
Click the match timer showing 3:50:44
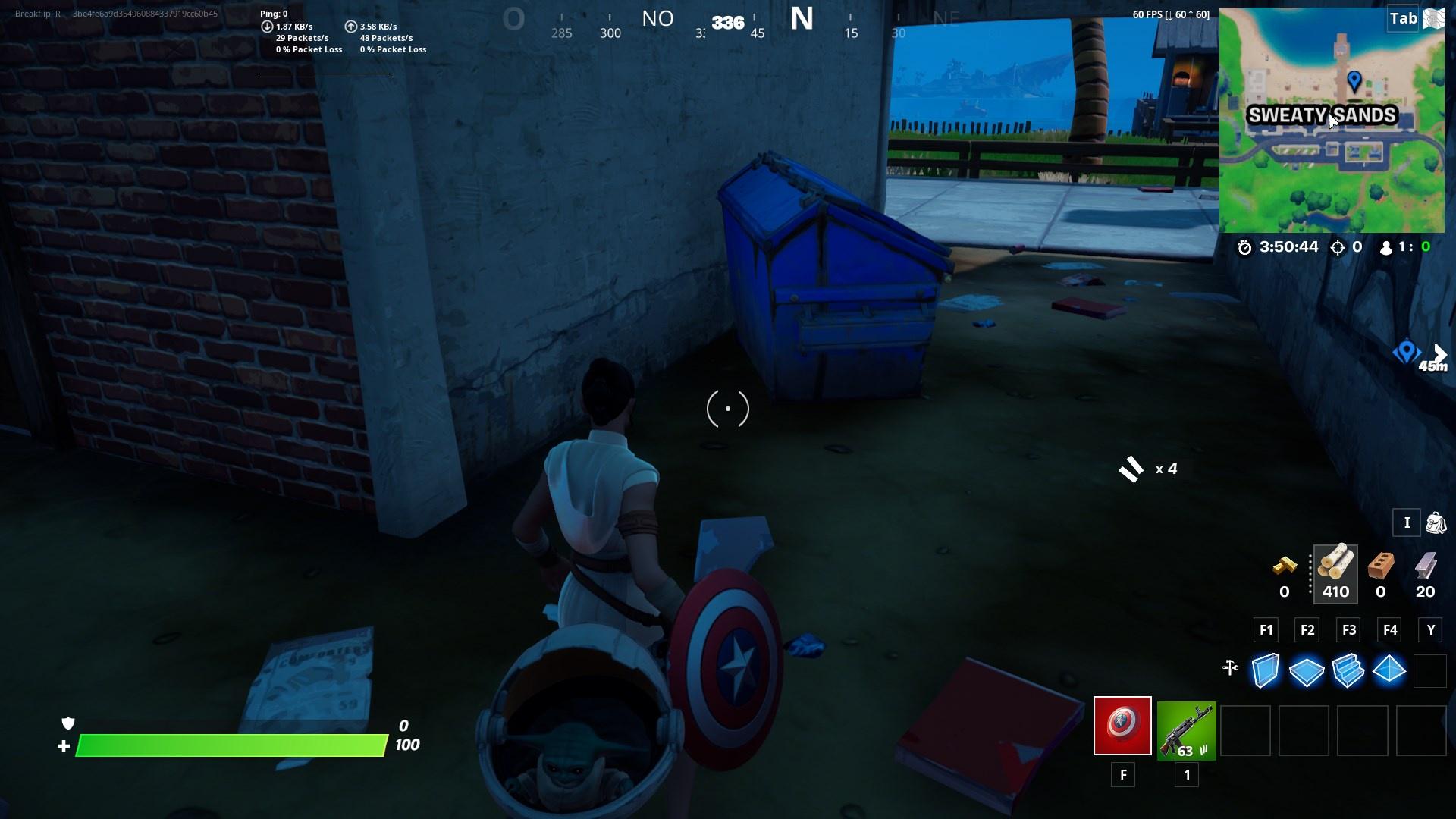(x=1290, y=246)
